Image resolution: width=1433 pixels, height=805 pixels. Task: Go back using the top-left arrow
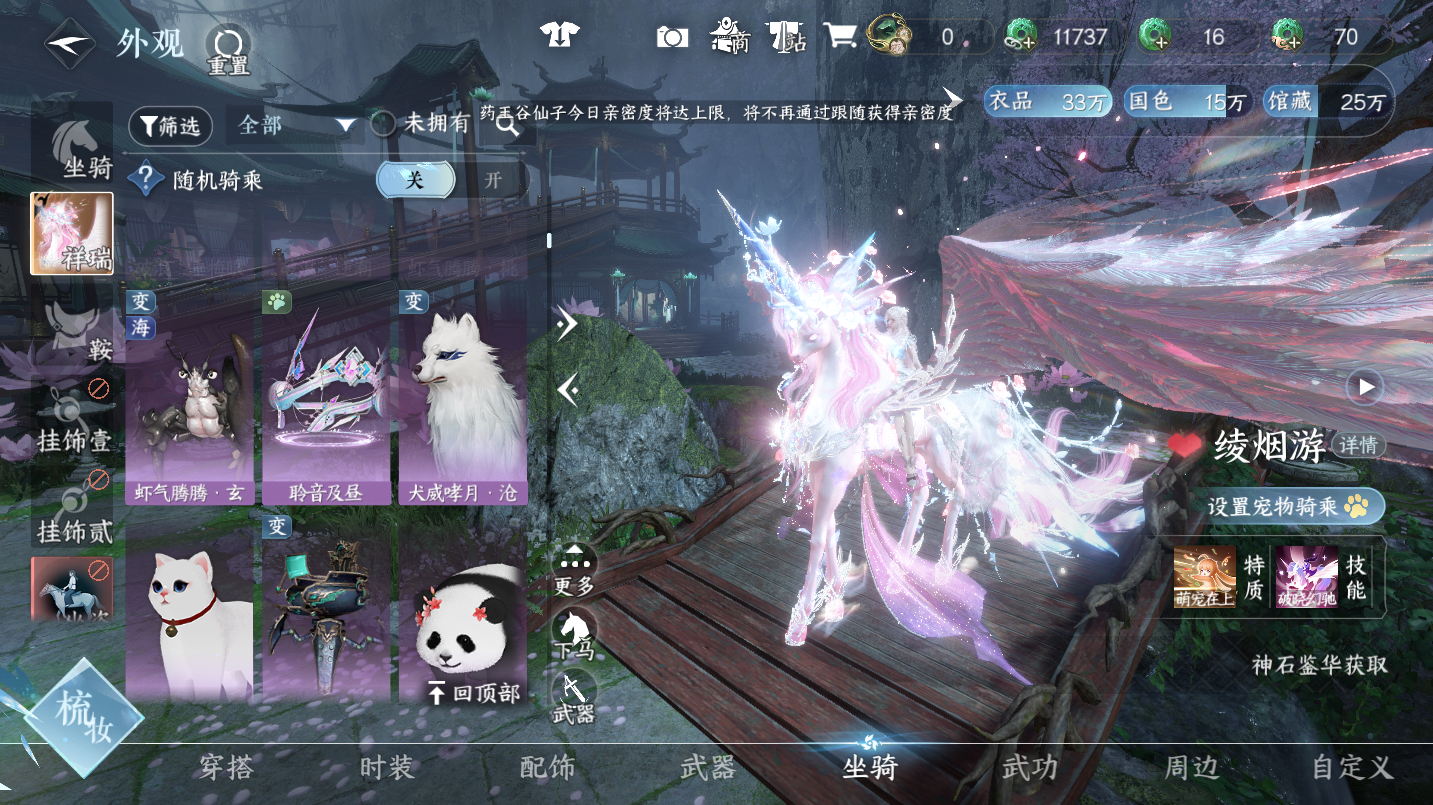pos(70,43)
